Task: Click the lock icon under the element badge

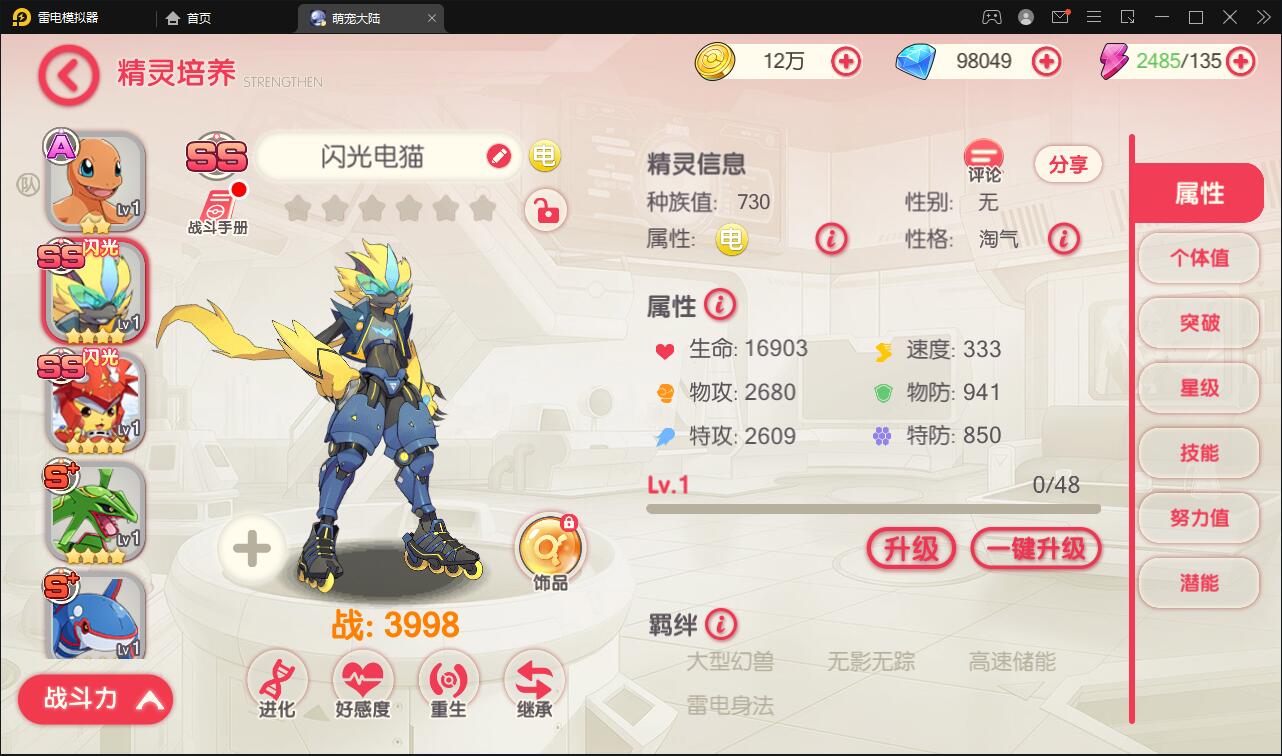Action: click(x=544, y=211)
